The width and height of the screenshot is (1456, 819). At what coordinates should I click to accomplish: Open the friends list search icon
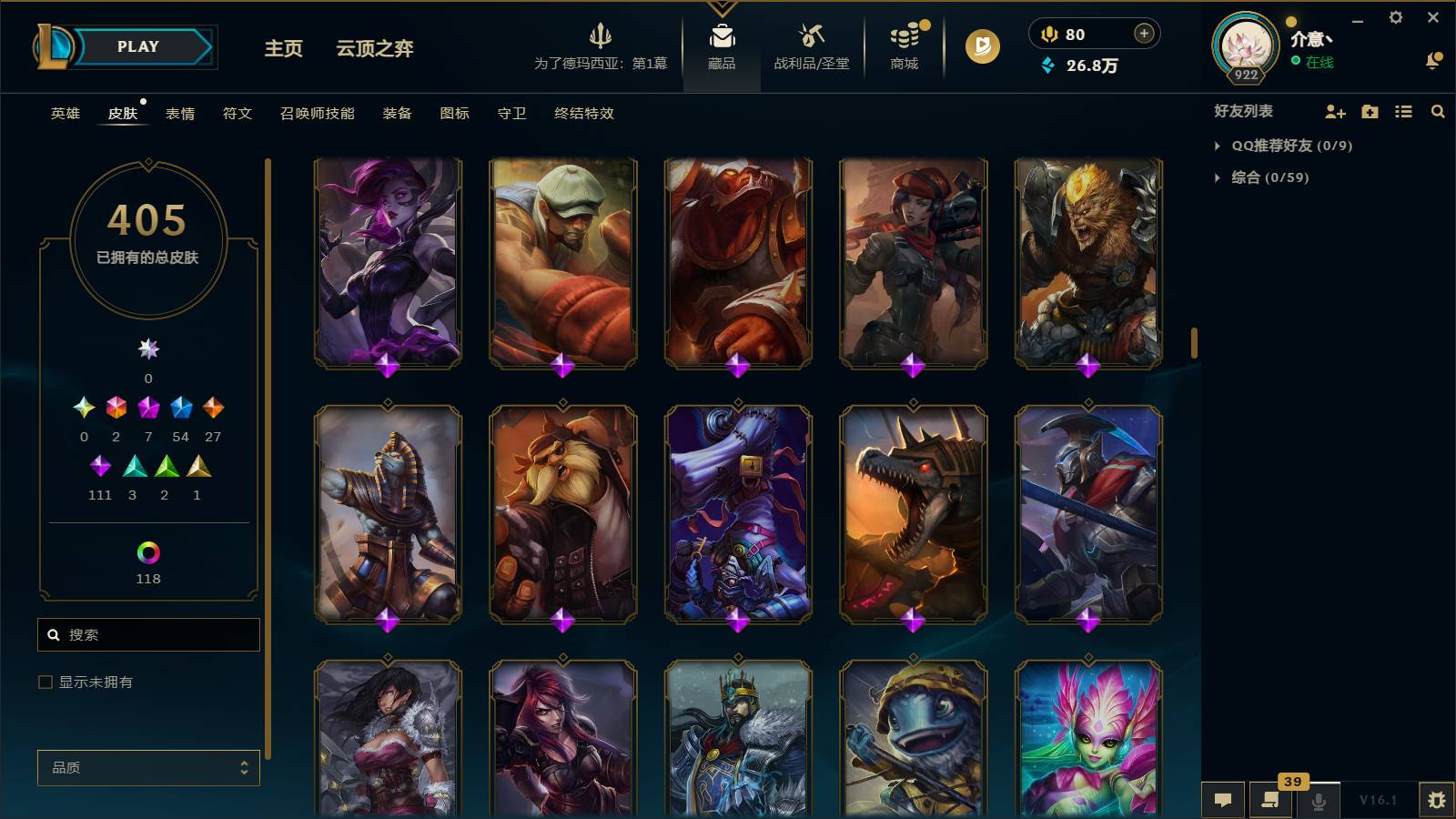1439,112
